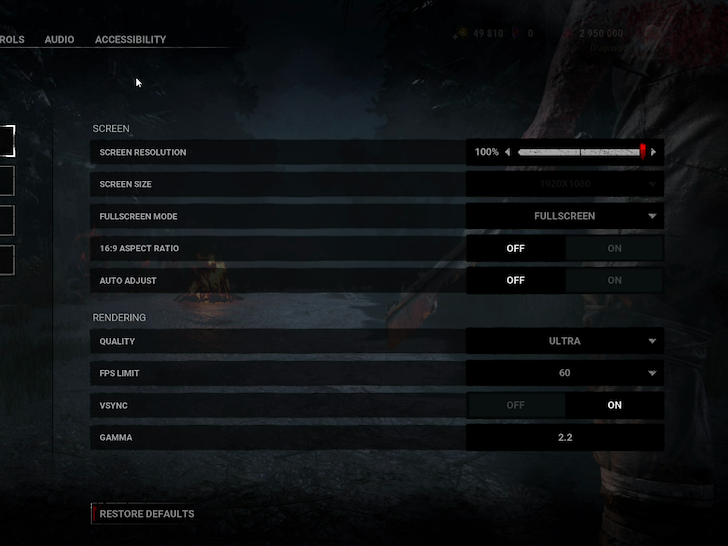Set 16:9 Aspect Ratio to off
Screen dimensions: 728x546
(x=516, y=248)
